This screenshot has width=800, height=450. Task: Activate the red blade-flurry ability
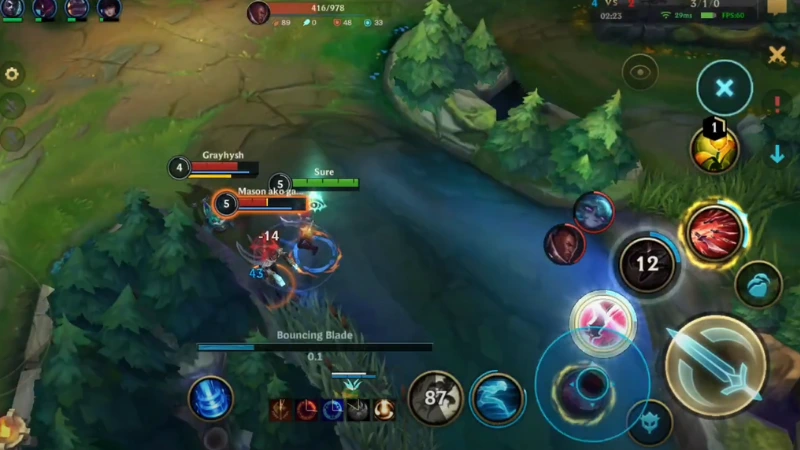(714, 233)
